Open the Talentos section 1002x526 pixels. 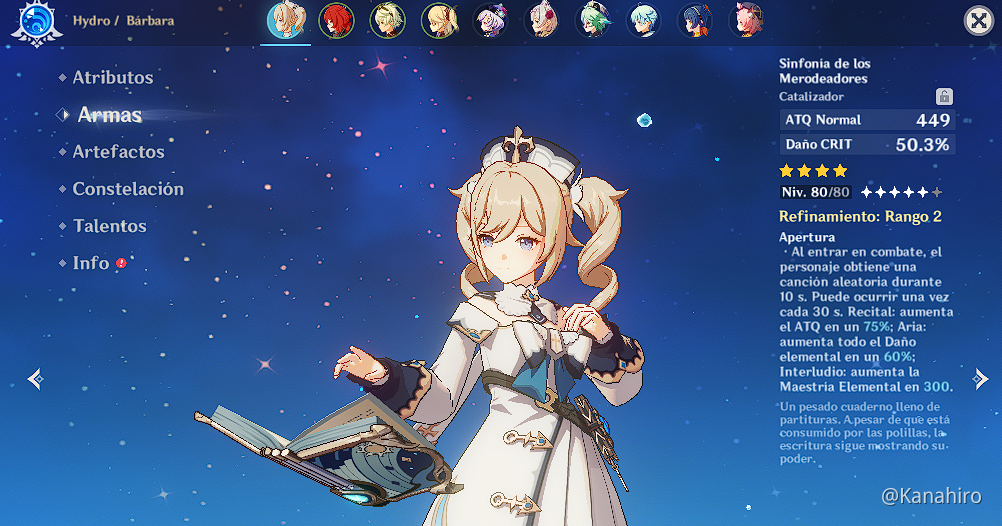109,226
